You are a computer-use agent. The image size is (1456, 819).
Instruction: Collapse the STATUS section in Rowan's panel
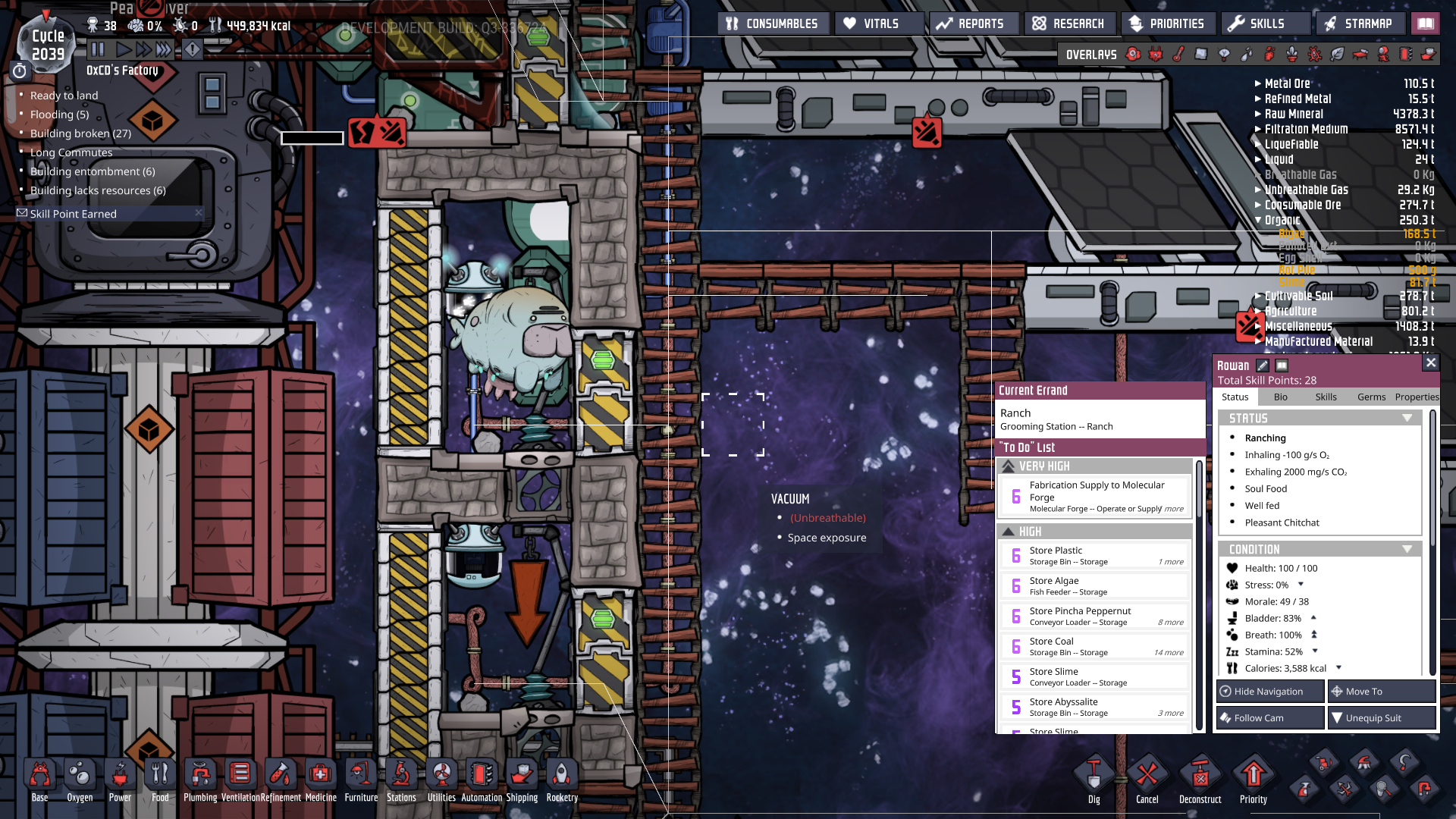click(x=1408, y=417)
